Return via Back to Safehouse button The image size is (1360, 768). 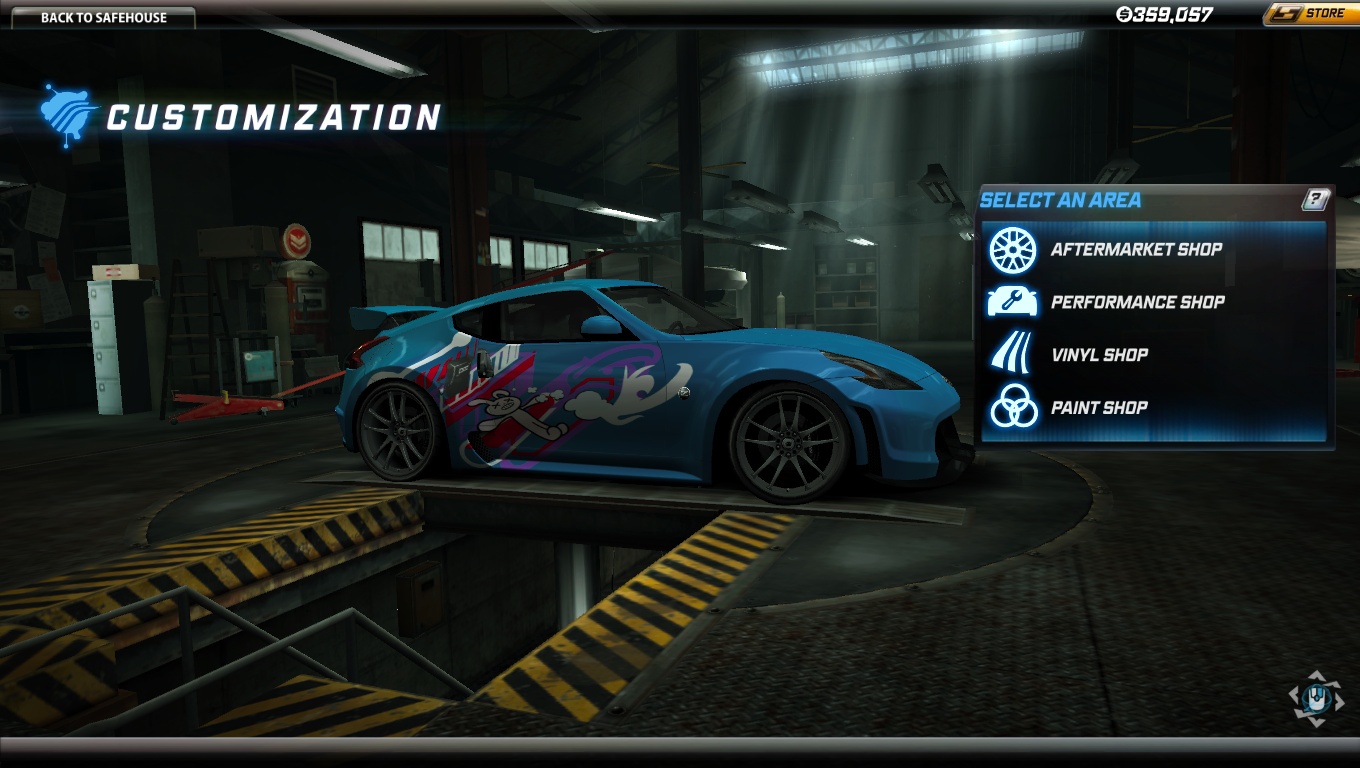click(x=103, y=17)
